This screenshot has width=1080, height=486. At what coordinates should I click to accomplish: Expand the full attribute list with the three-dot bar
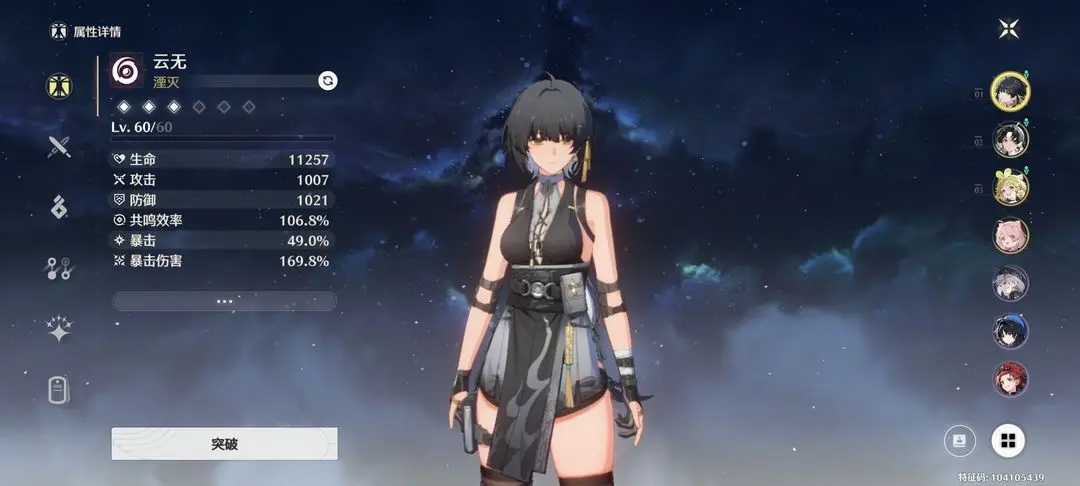224,301
